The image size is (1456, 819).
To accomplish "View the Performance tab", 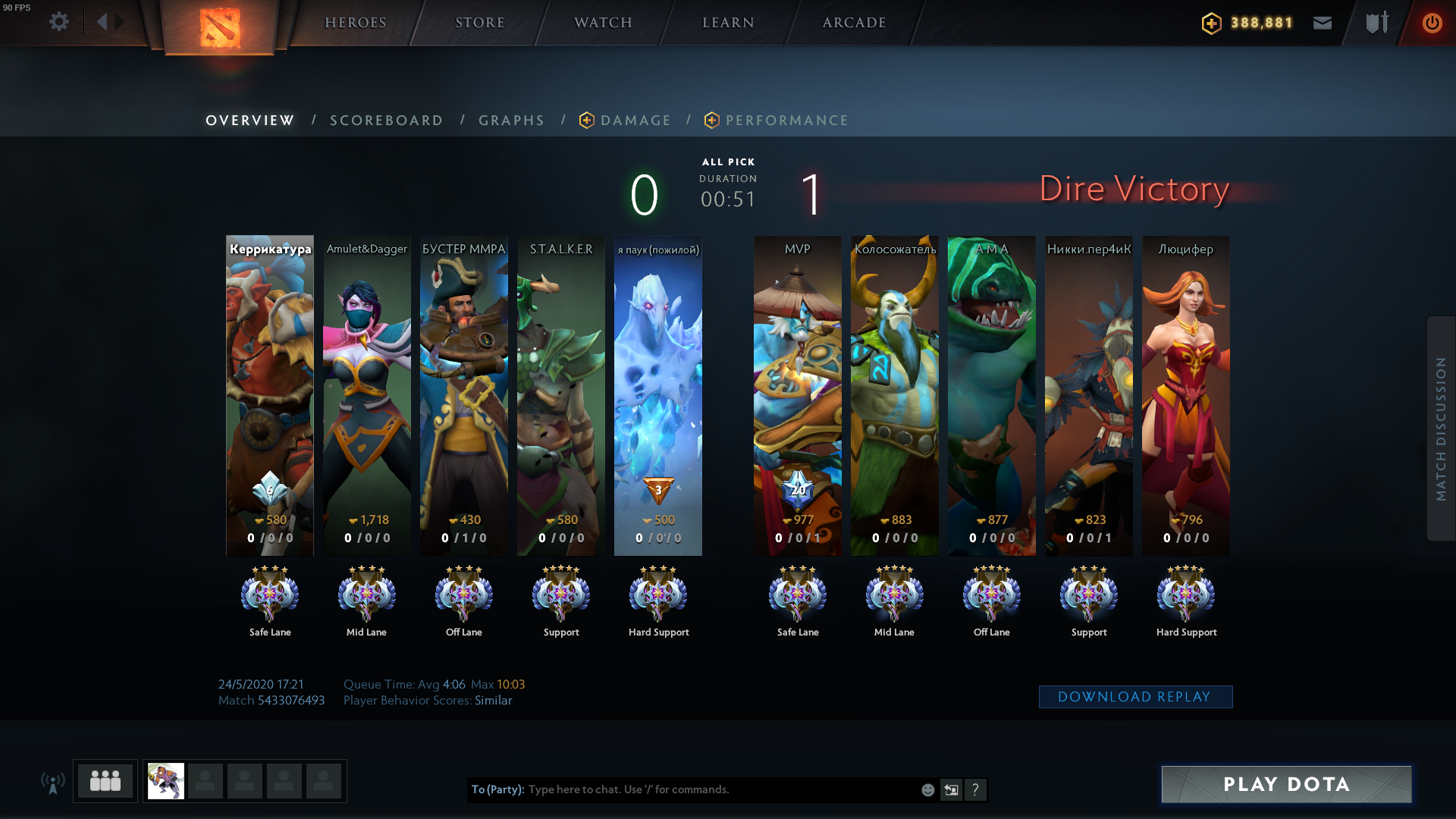I will pos(786,121).
